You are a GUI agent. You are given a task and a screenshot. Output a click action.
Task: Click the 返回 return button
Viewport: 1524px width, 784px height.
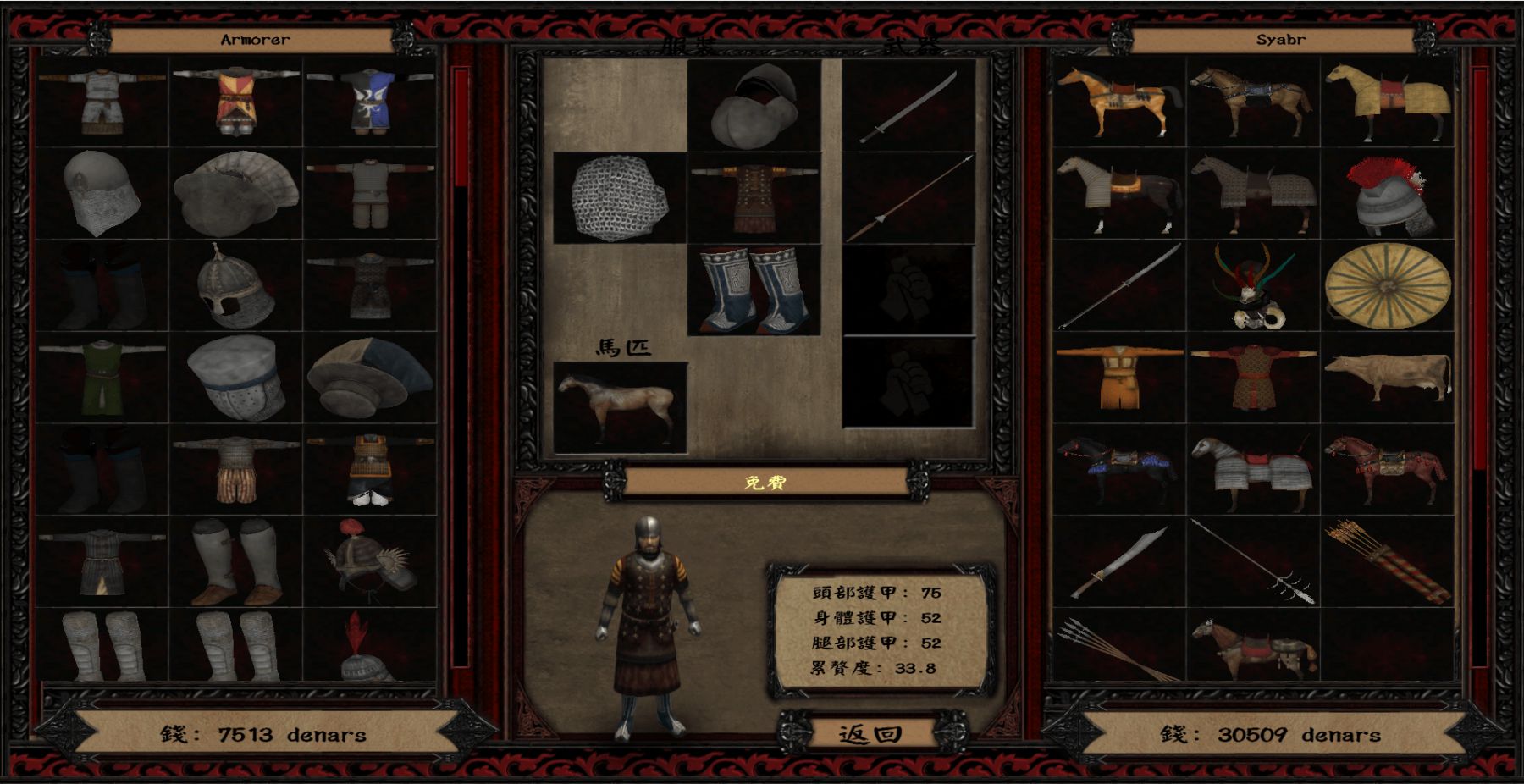click(x=870, y=733)
